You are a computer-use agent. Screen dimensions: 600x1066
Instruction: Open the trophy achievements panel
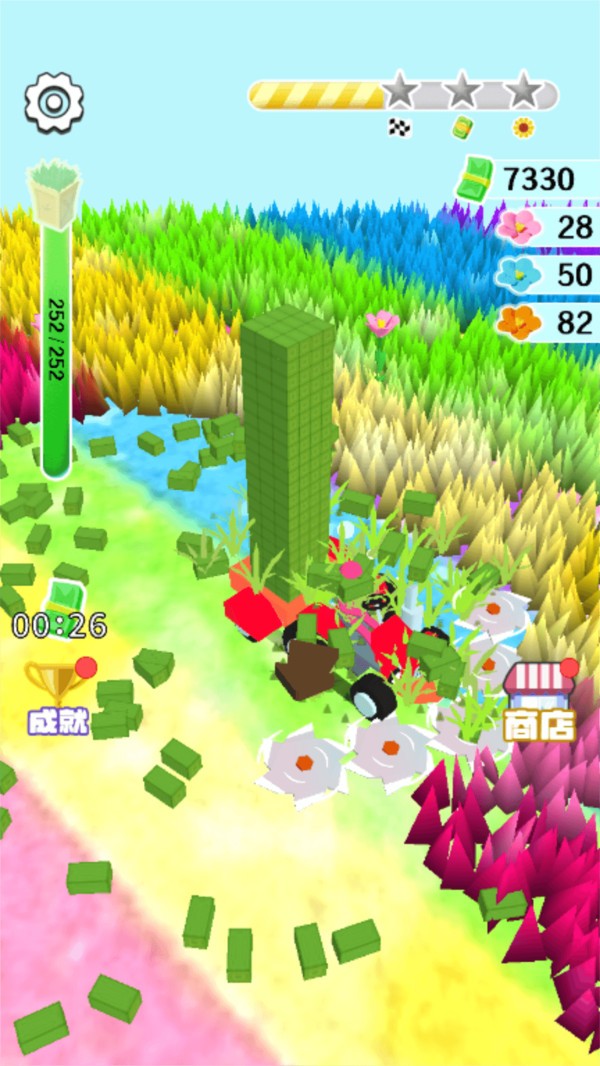(x=59, y=695)
